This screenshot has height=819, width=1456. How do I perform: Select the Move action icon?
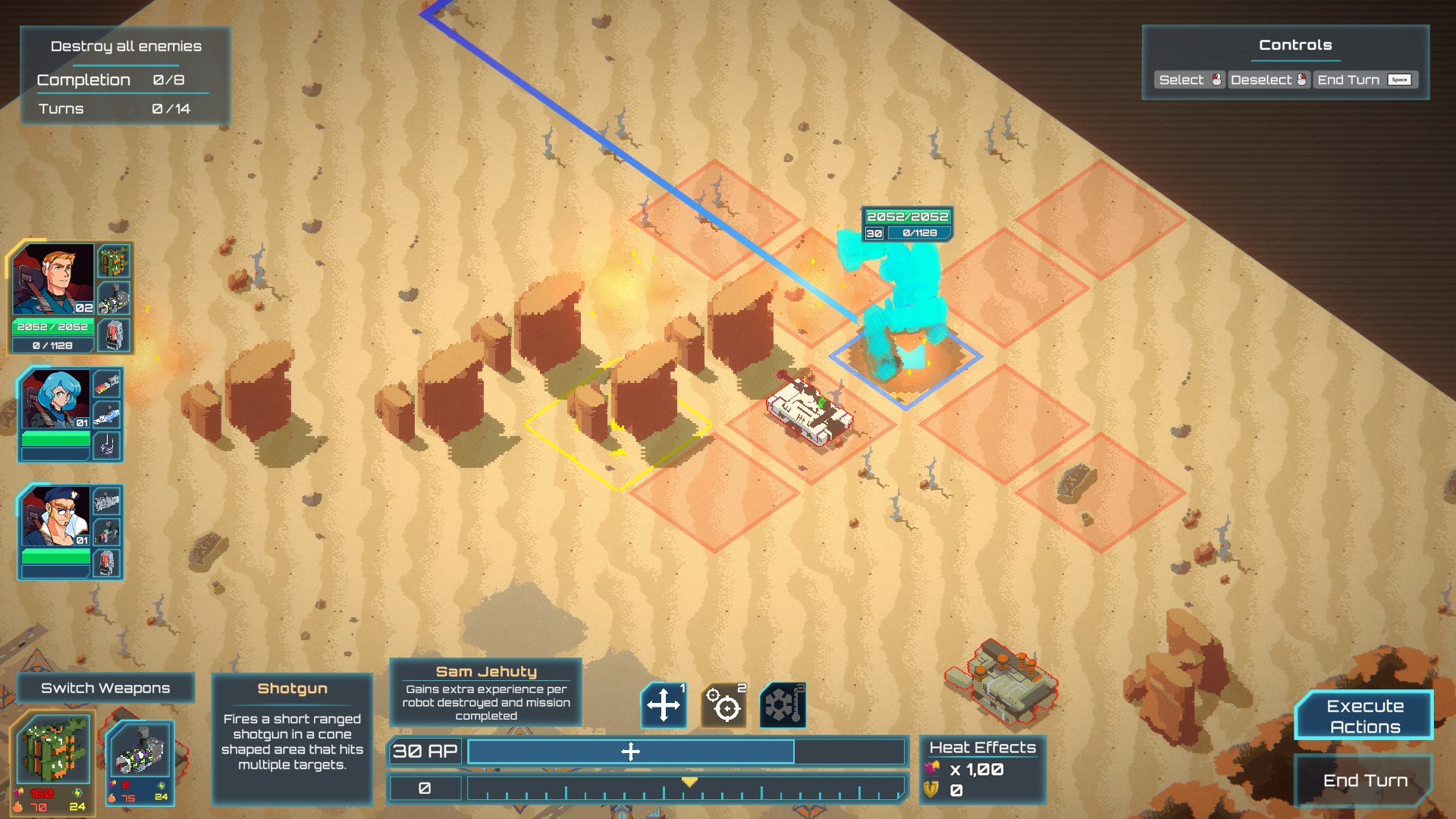coord(664,706)
